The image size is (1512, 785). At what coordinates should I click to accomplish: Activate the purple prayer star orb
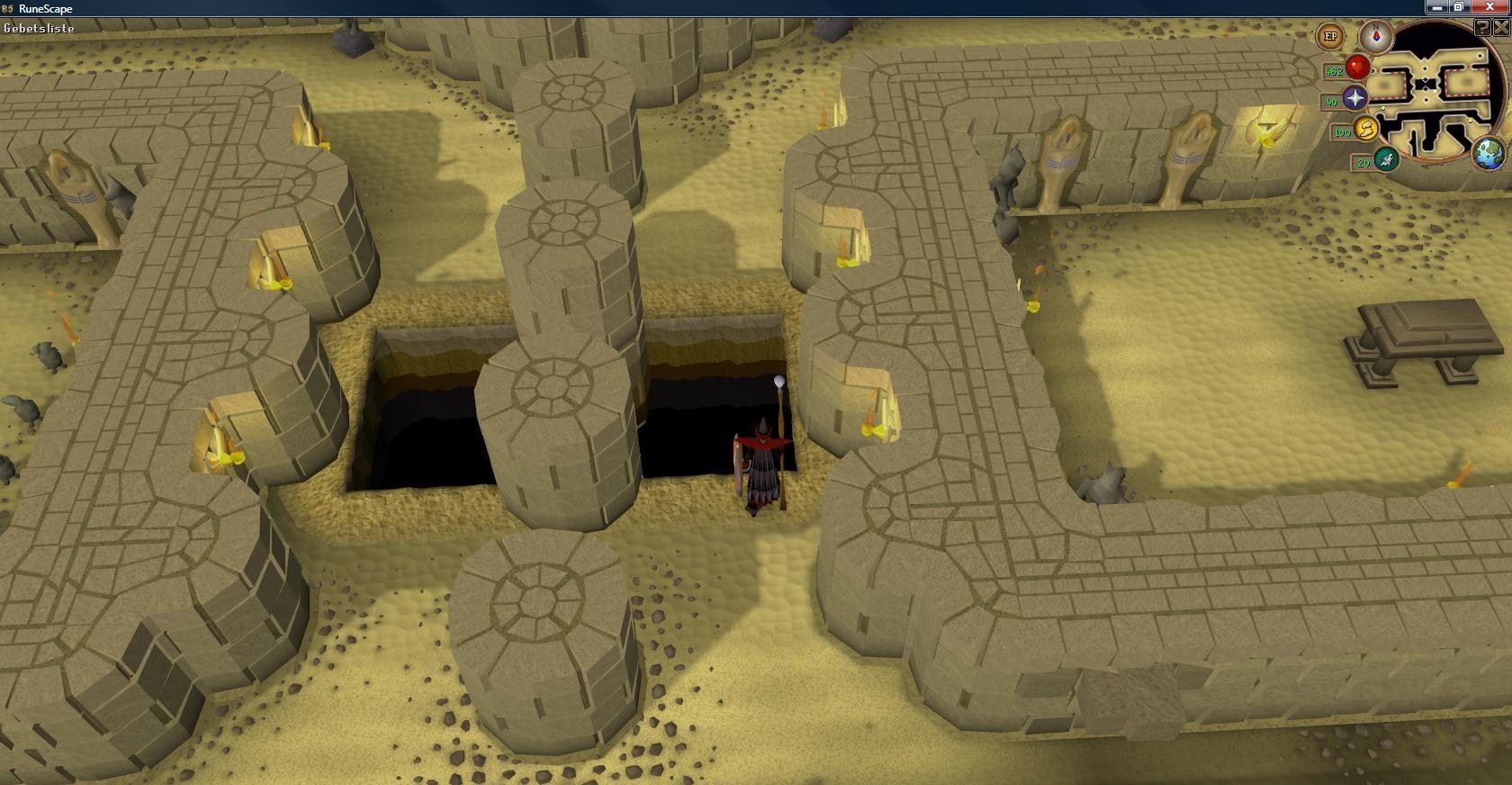pyautogui.click(x=1354, y=98)
